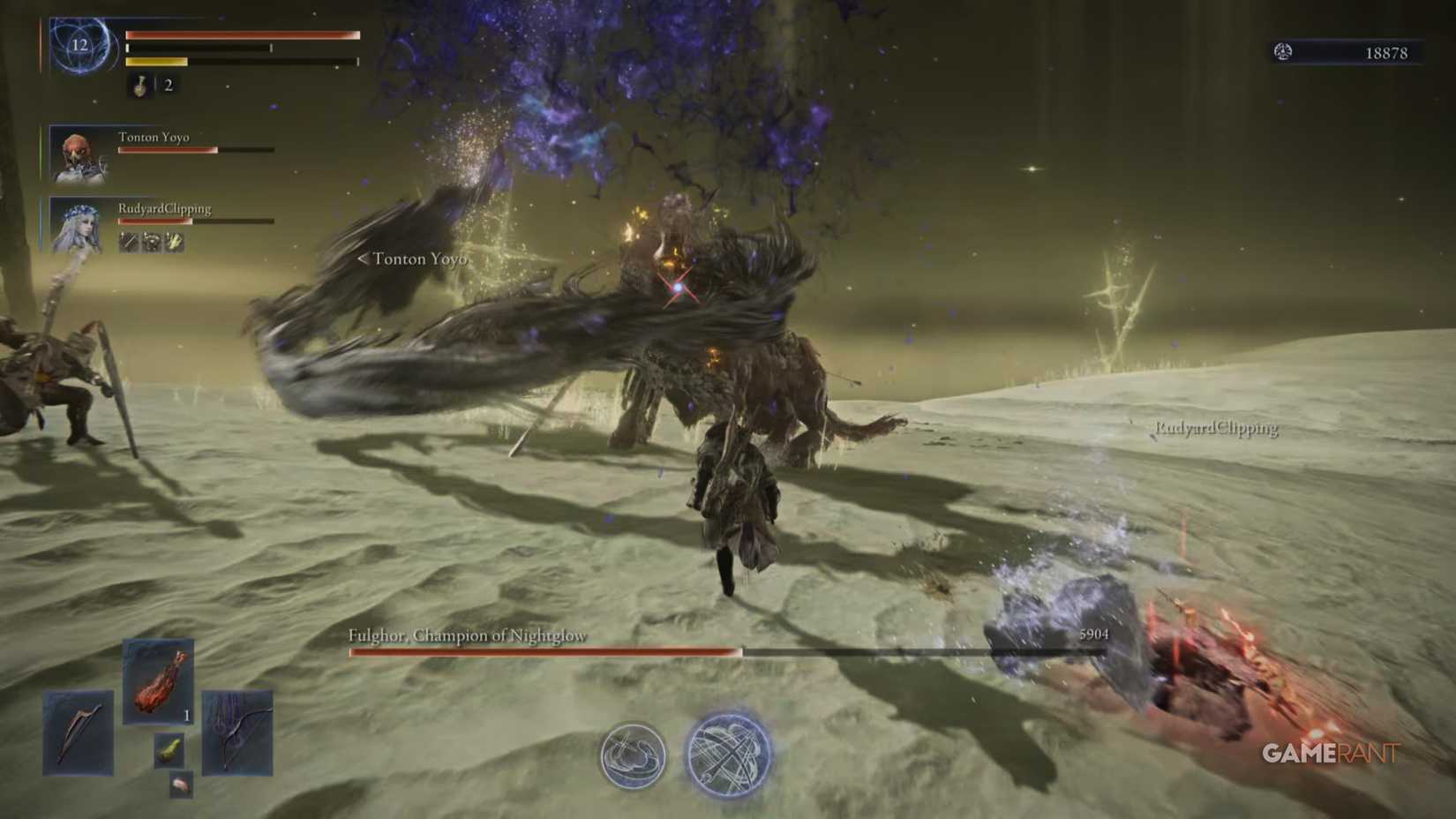Click the flame item thumbnail showing count 1

click(158, 680)
